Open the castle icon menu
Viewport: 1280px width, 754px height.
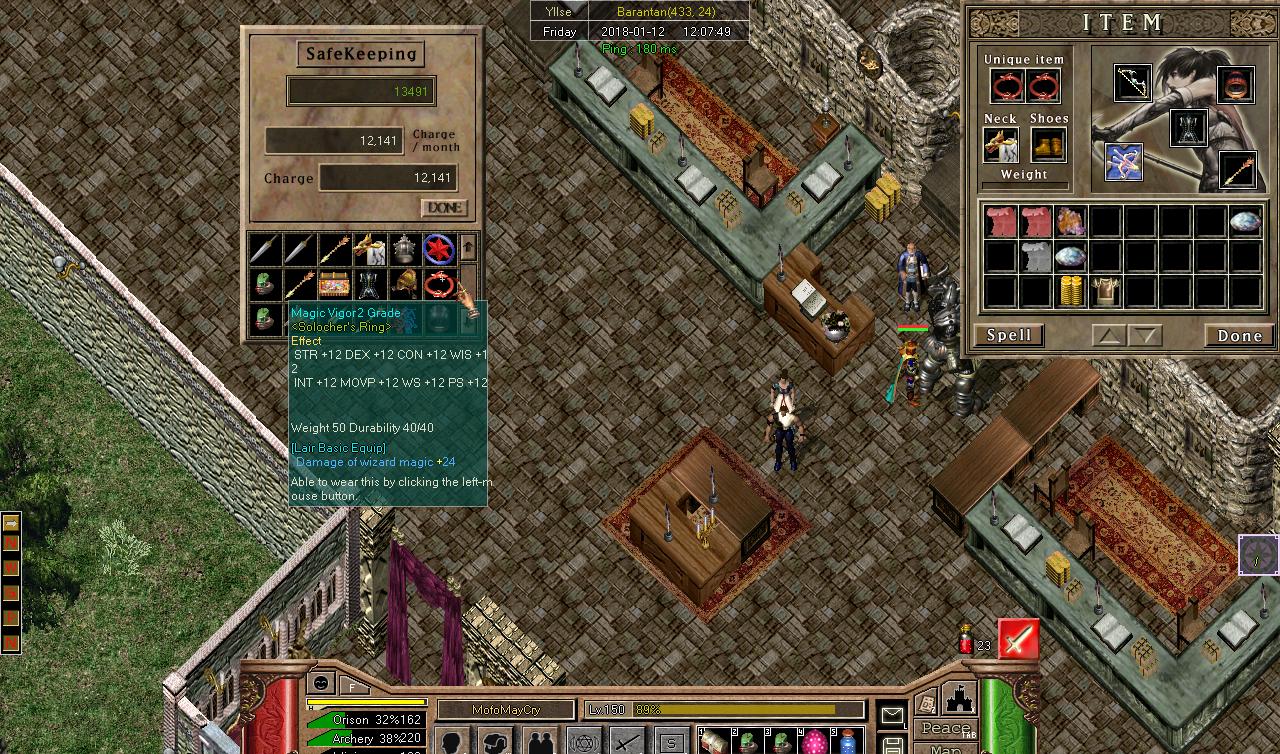(958, 698)
